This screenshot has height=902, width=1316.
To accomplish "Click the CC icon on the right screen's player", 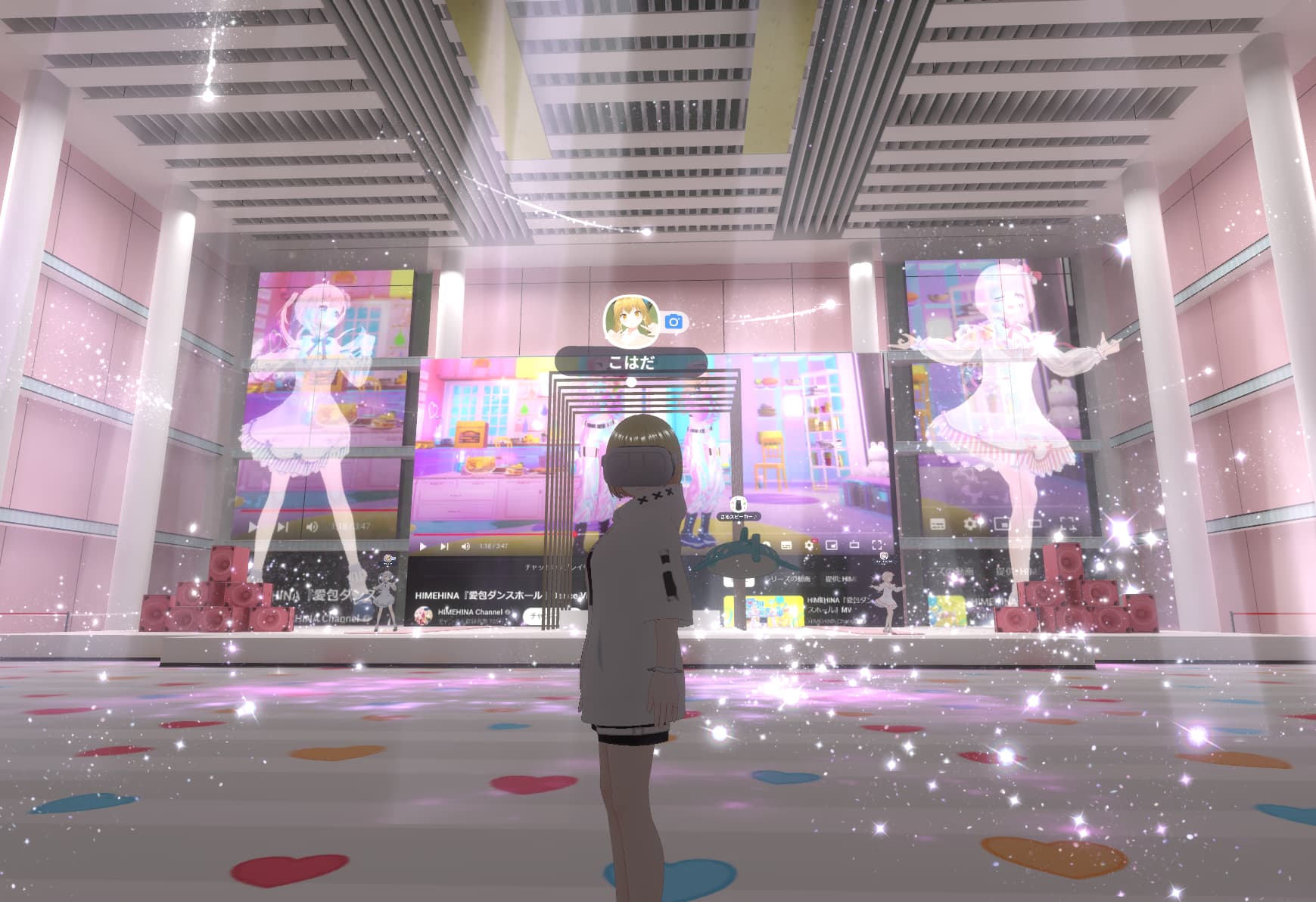I will pyautogui.click(x=937, y=524).
